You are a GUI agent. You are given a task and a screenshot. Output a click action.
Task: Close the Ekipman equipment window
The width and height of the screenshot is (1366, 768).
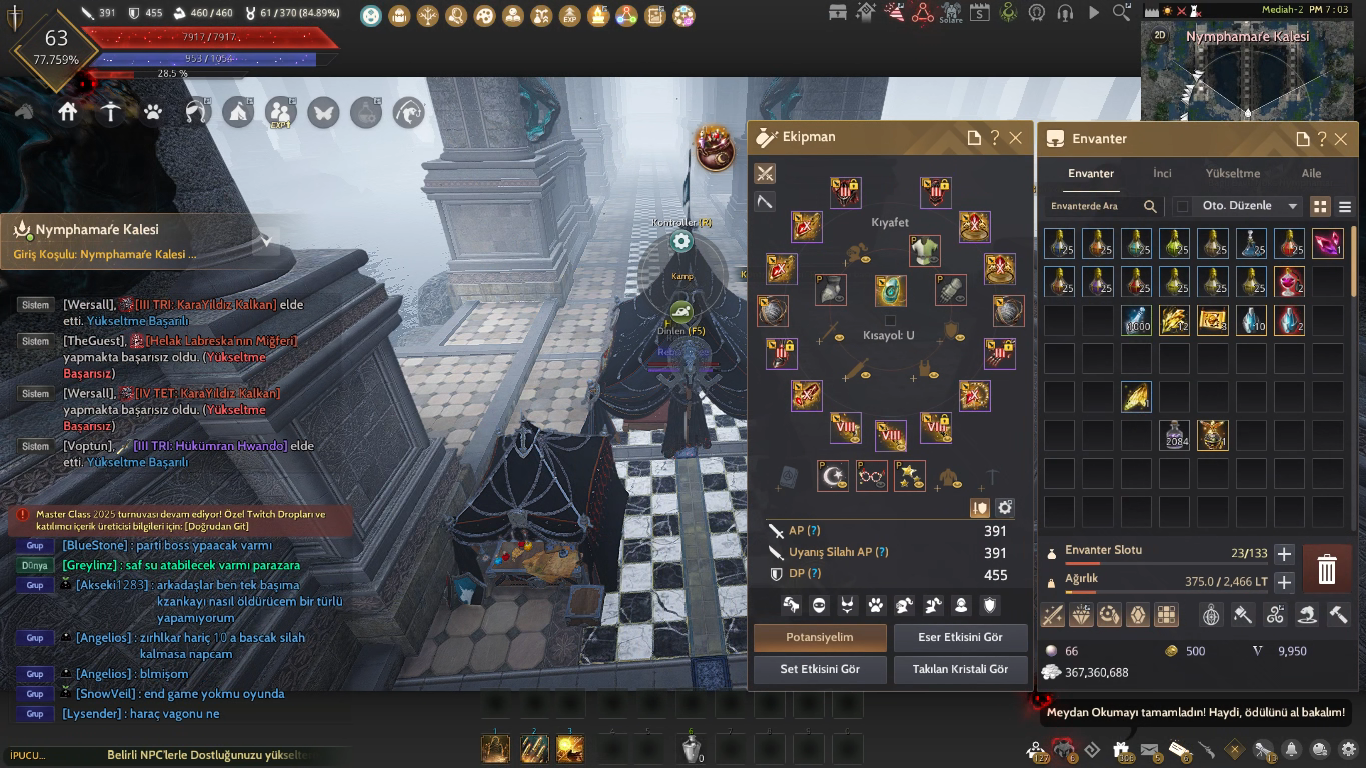(x=1016, y=138)
